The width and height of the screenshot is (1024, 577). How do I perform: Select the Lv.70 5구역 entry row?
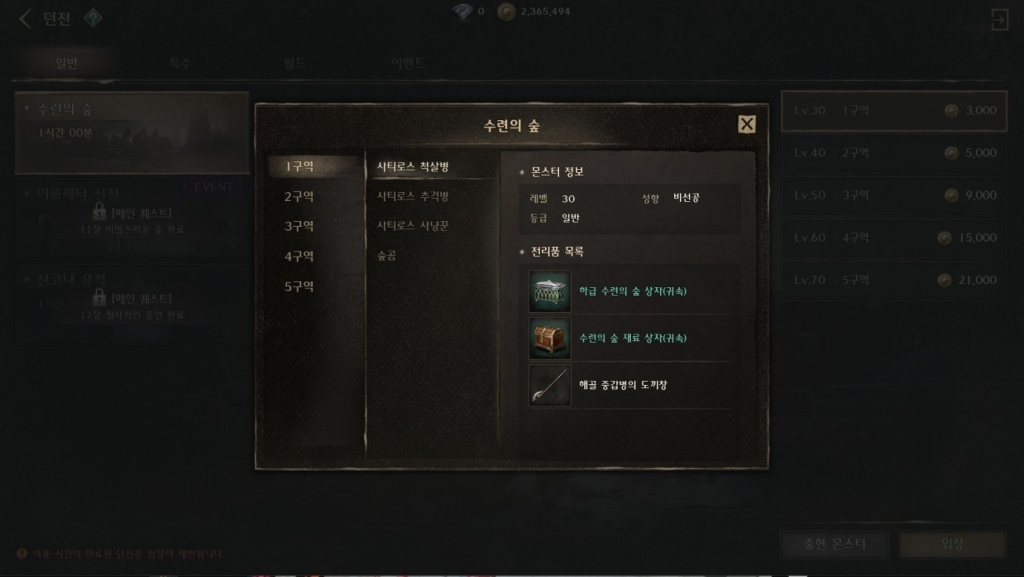pos(893,280)
